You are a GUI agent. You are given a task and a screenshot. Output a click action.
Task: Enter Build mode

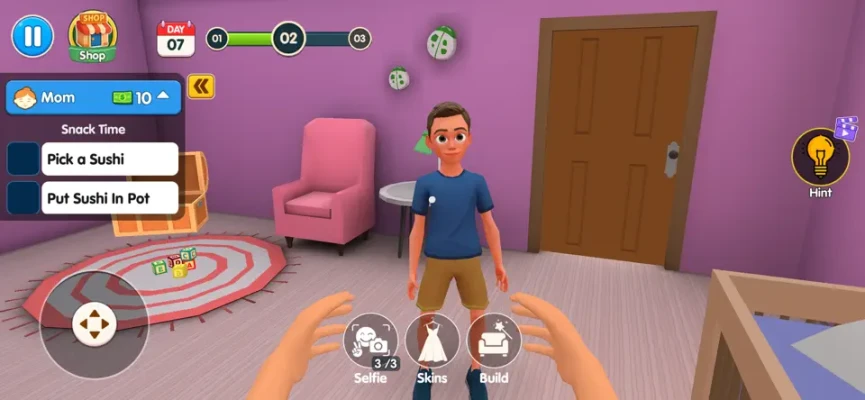pos(493,344)
